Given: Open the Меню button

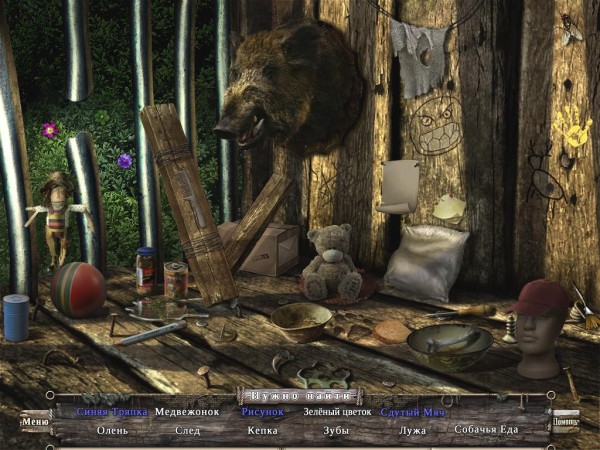Looking at the screenshot, I should (35, 421).
